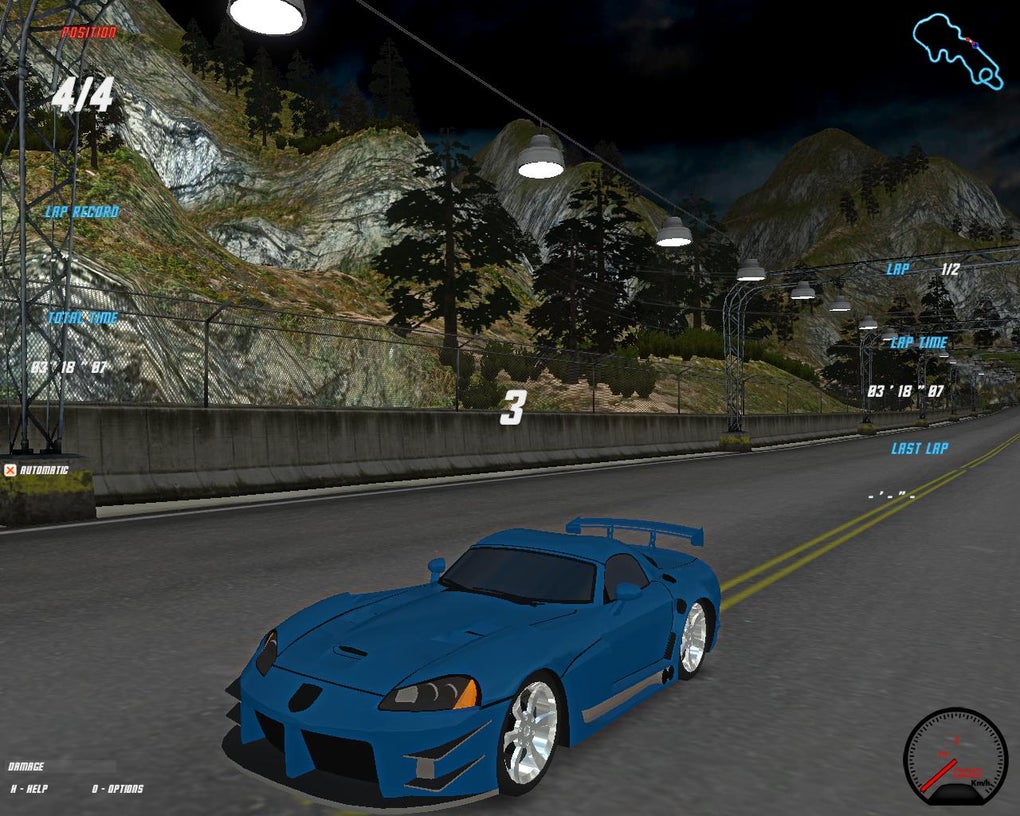The width and height of the screenshot is (1020, 816).
Task: Click the blue track outline minimap
Action: [957, 49]
